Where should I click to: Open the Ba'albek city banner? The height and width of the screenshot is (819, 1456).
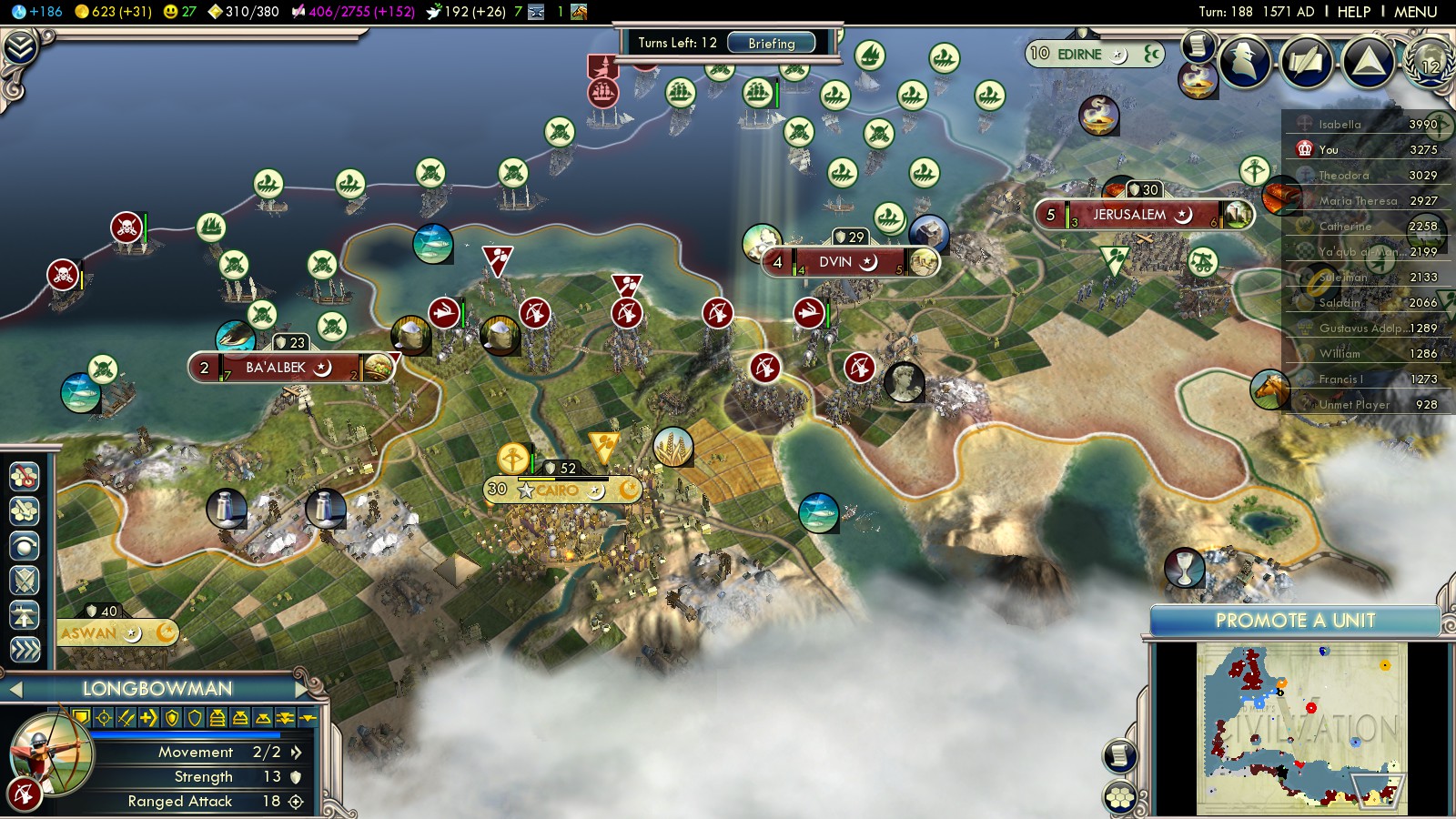tap(276, 368)
